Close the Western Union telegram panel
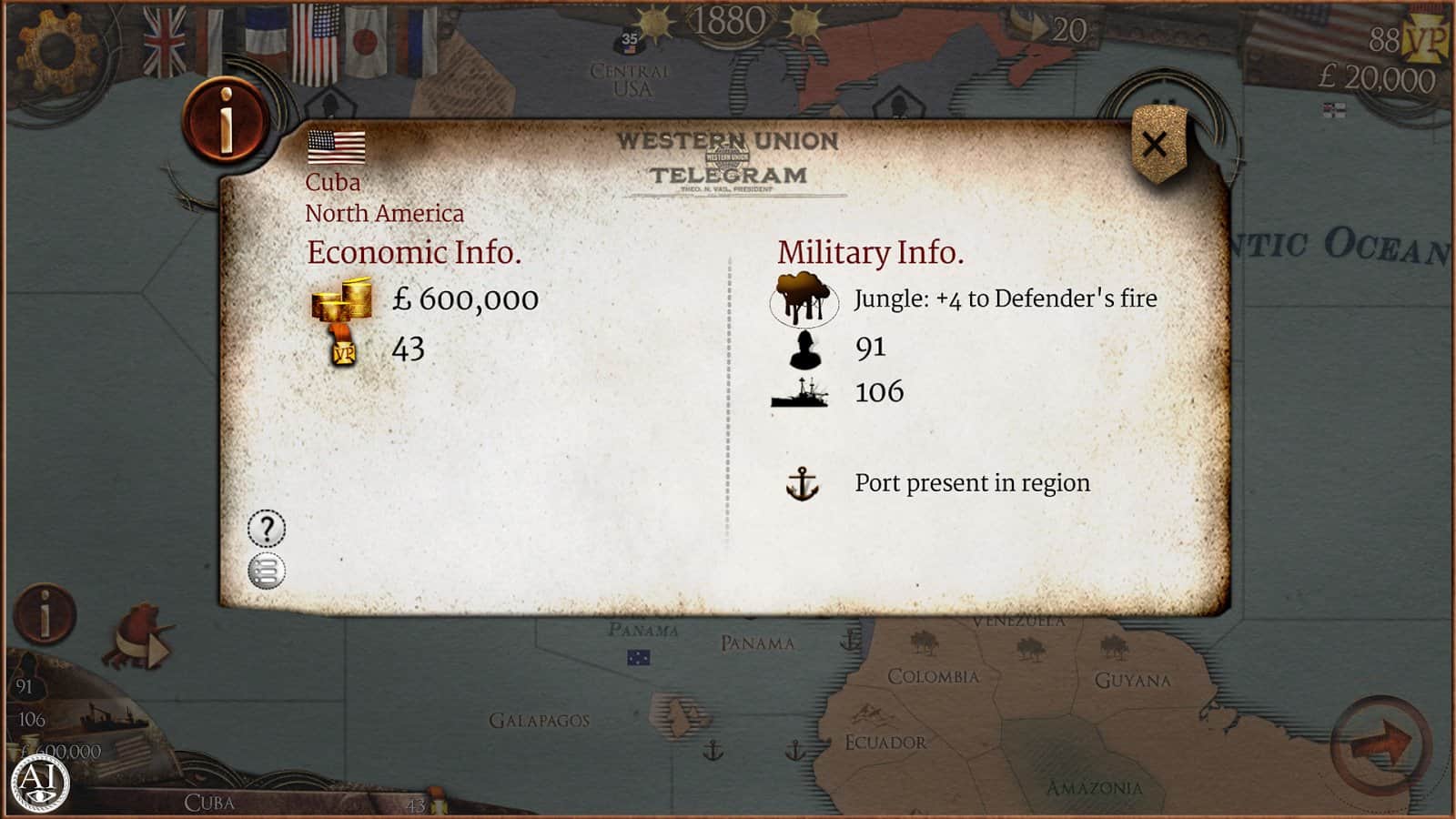 tap(1155, 144)
